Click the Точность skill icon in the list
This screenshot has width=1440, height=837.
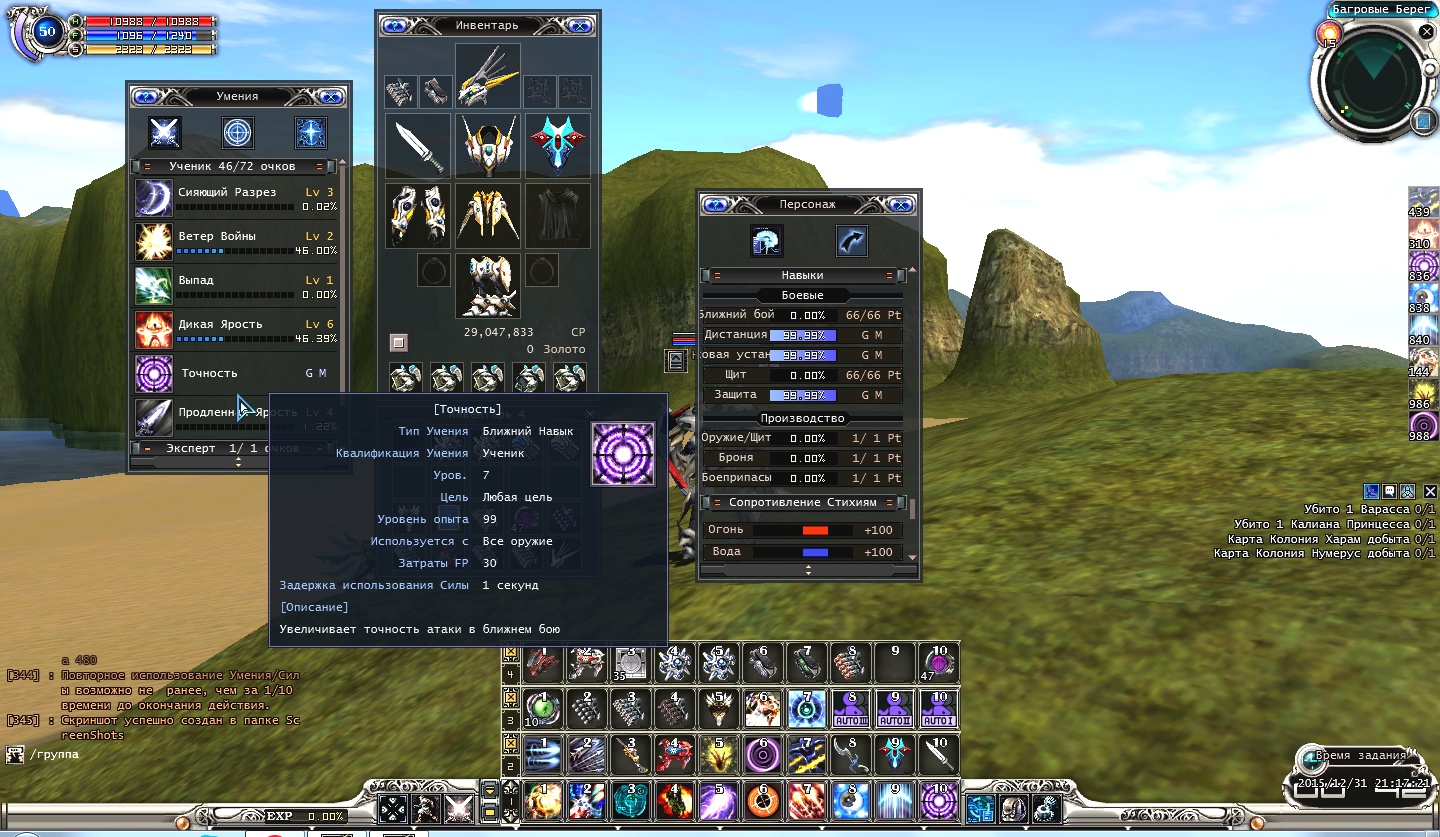click(154, 374)
